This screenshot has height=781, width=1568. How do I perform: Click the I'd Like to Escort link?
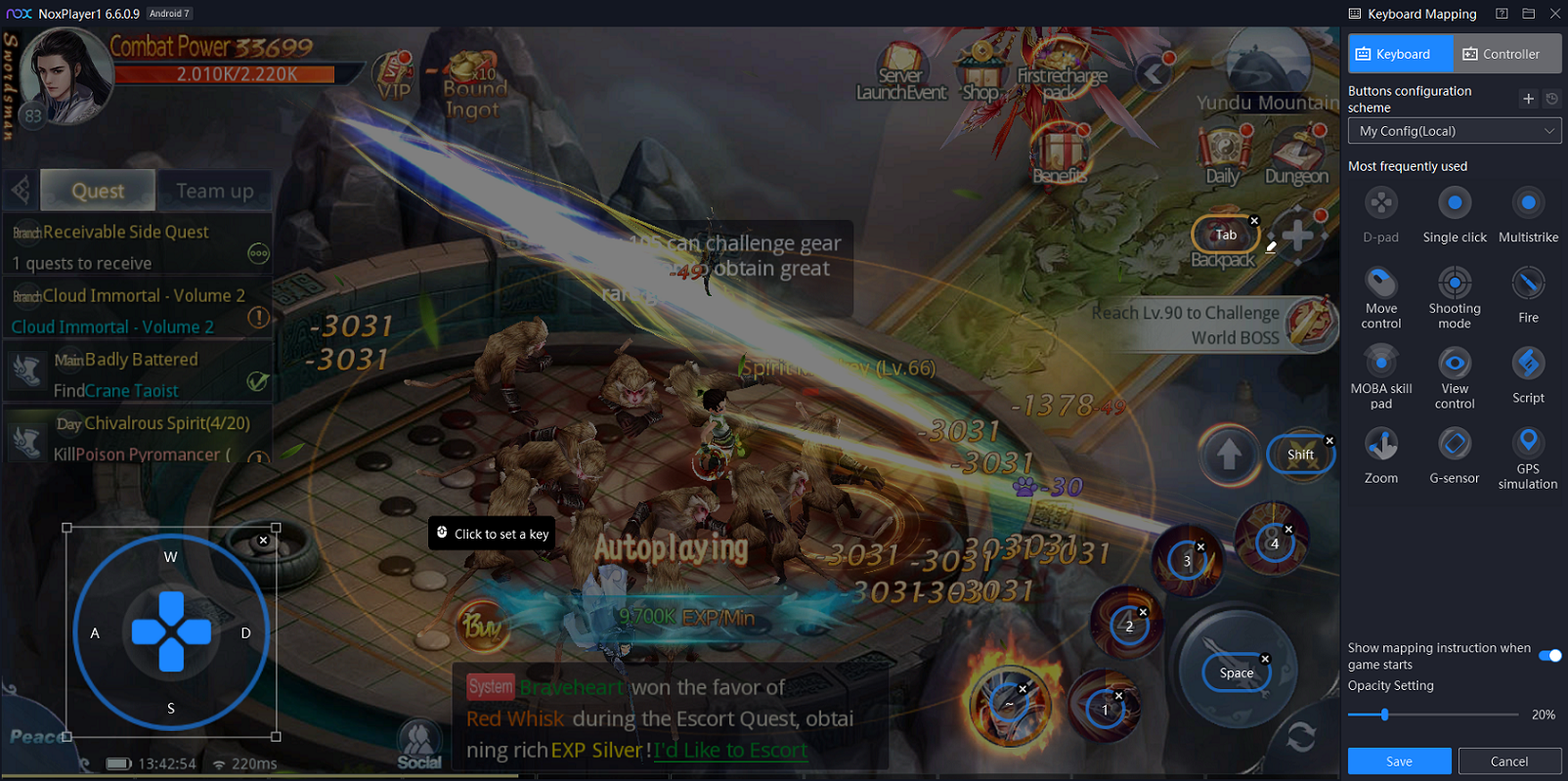click(x=731, y=751)
